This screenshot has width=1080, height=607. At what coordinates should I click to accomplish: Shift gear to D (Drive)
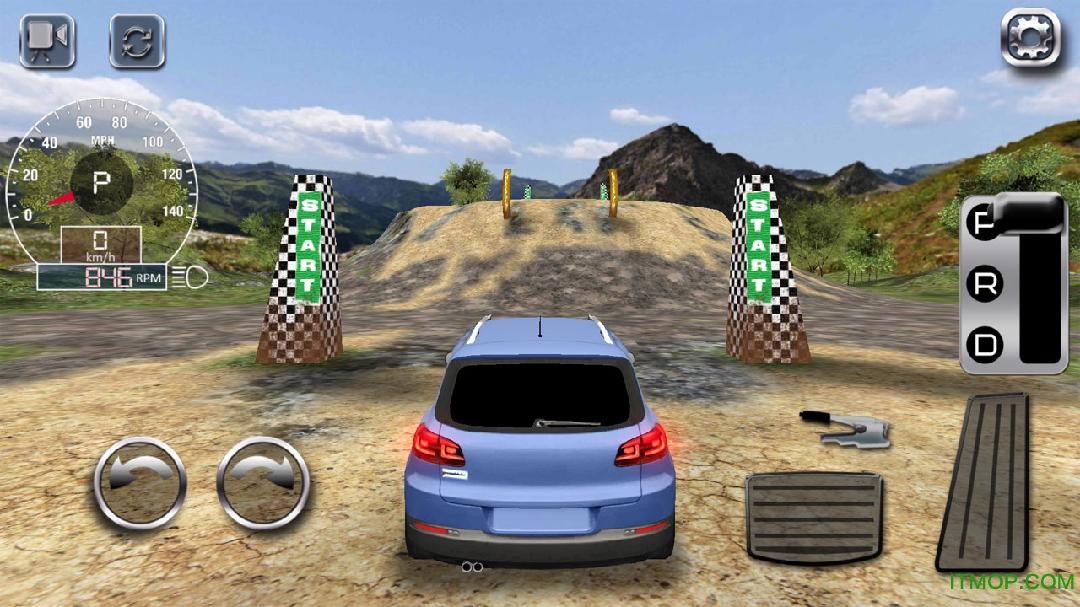pos(986,346)
